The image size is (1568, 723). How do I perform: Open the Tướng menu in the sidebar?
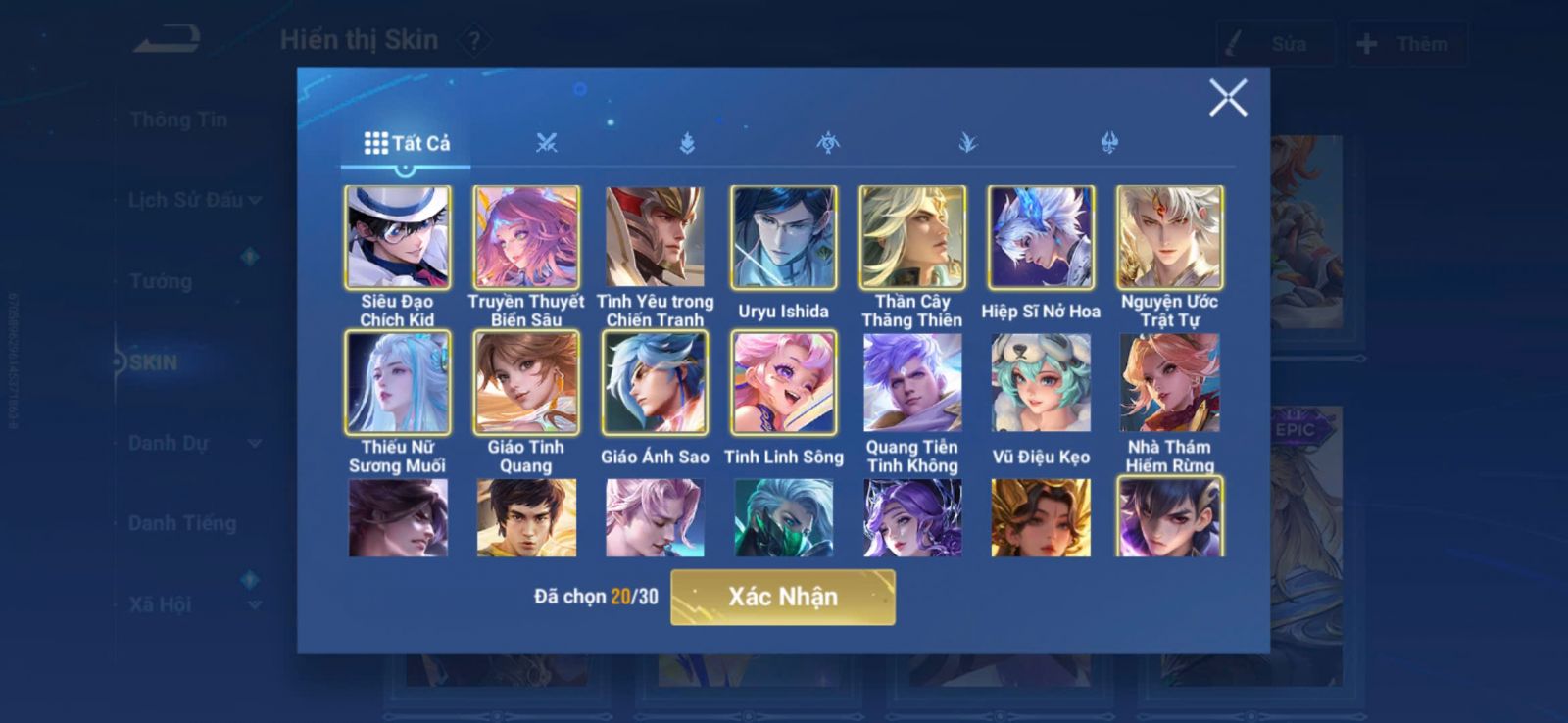[161, 281]
